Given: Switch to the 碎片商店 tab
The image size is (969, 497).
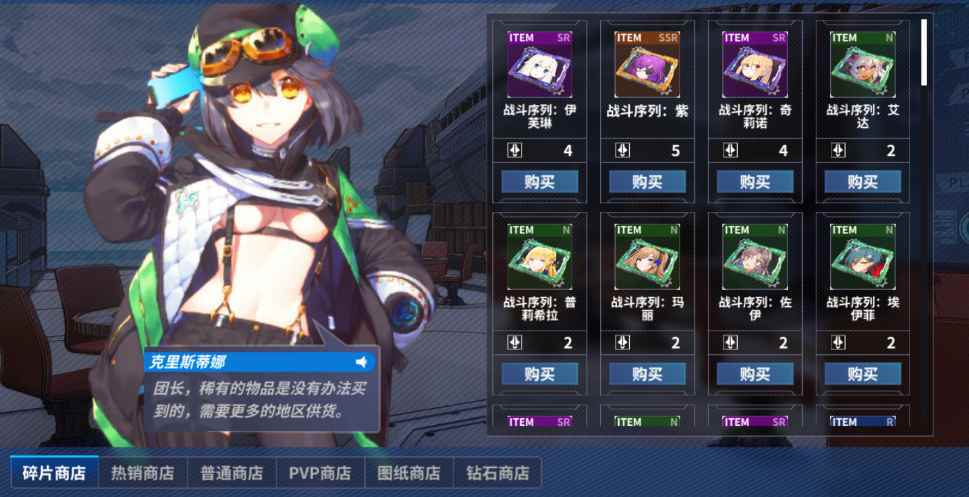Looking at the screenshot, I should 54,472.
